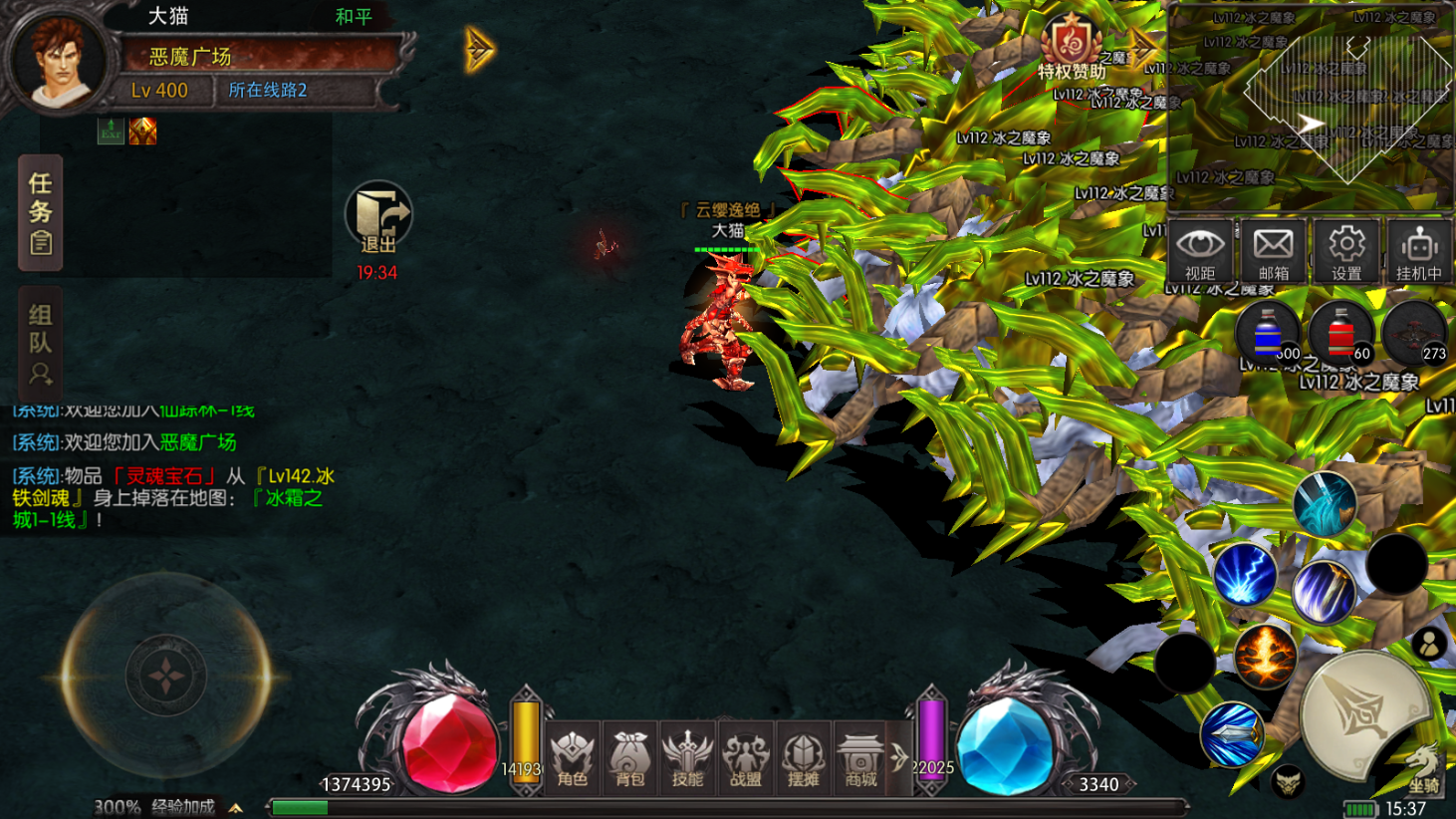Open the 摆摊 stall menu
1456x819 pixels.
tap(803, 757)
